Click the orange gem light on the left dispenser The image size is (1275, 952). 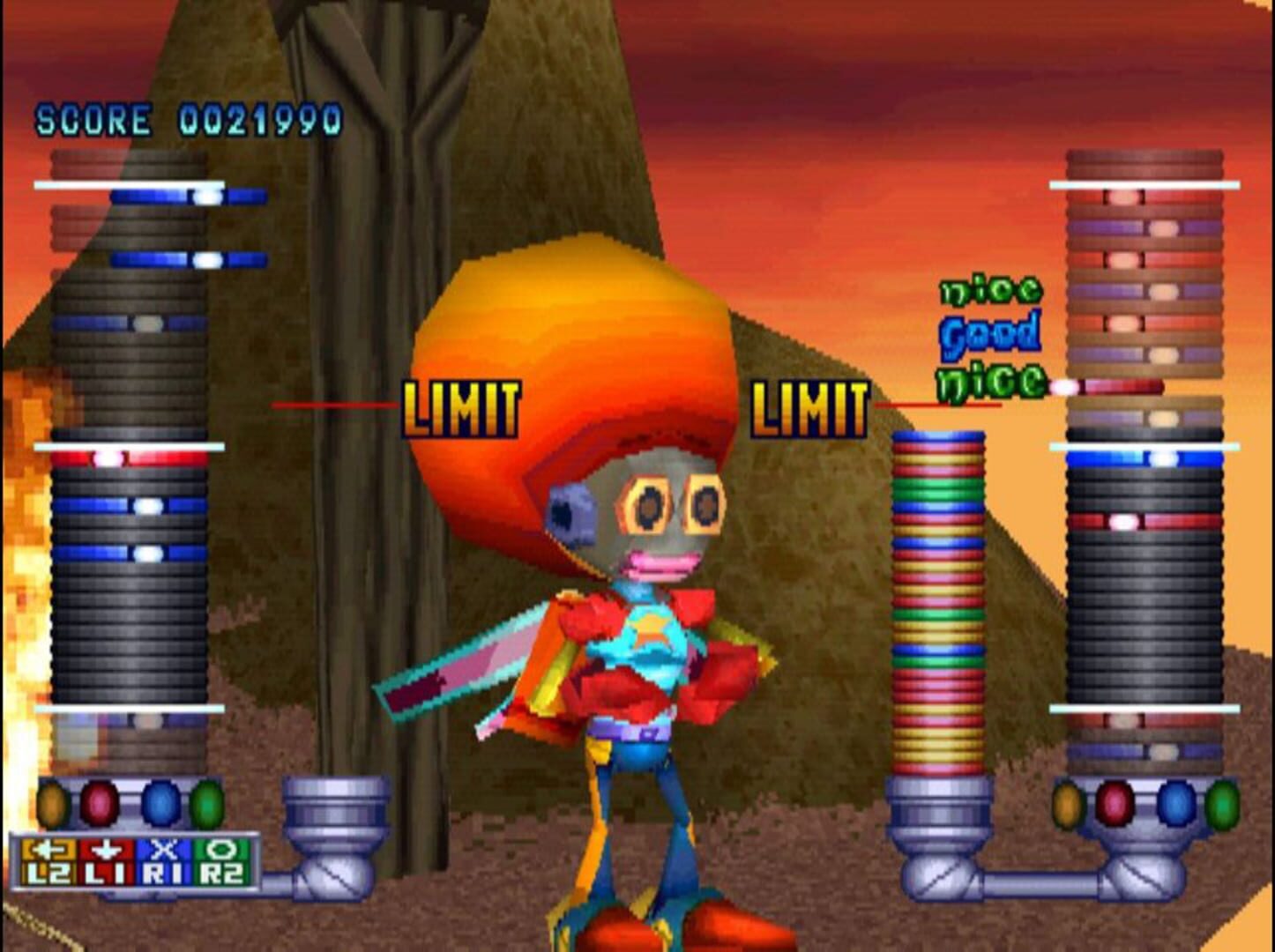[x=53, y=802]
